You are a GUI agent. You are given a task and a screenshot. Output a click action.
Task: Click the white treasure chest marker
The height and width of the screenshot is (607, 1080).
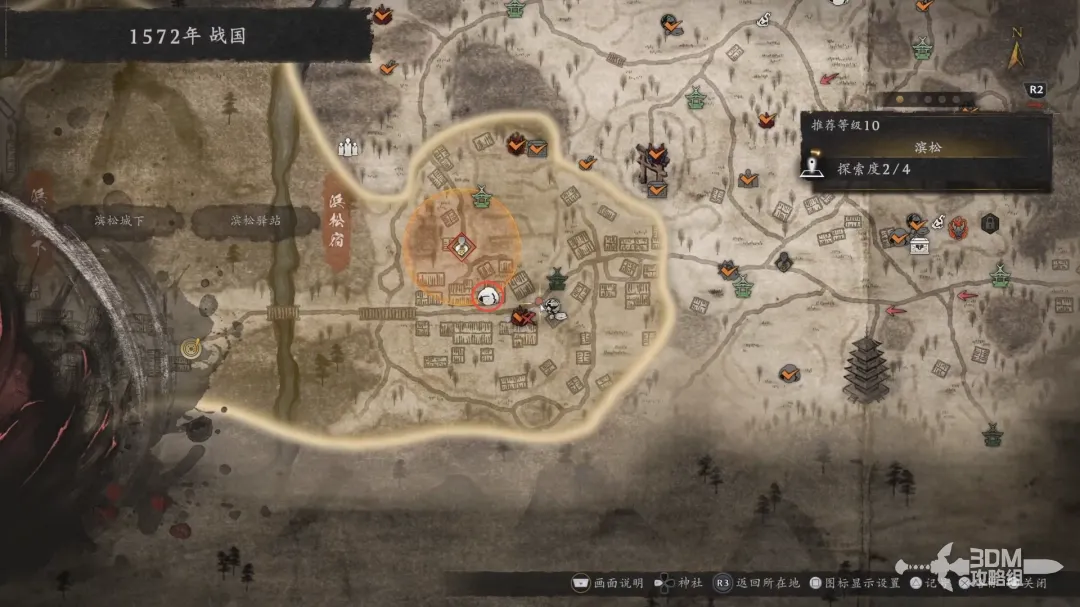pyautogui.click(x=919, y=243)
